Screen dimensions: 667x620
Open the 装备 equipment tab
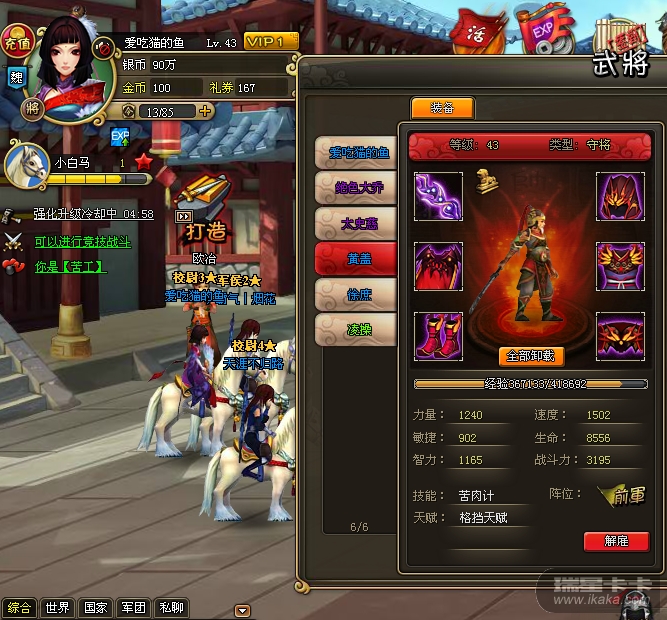(442, 108)
